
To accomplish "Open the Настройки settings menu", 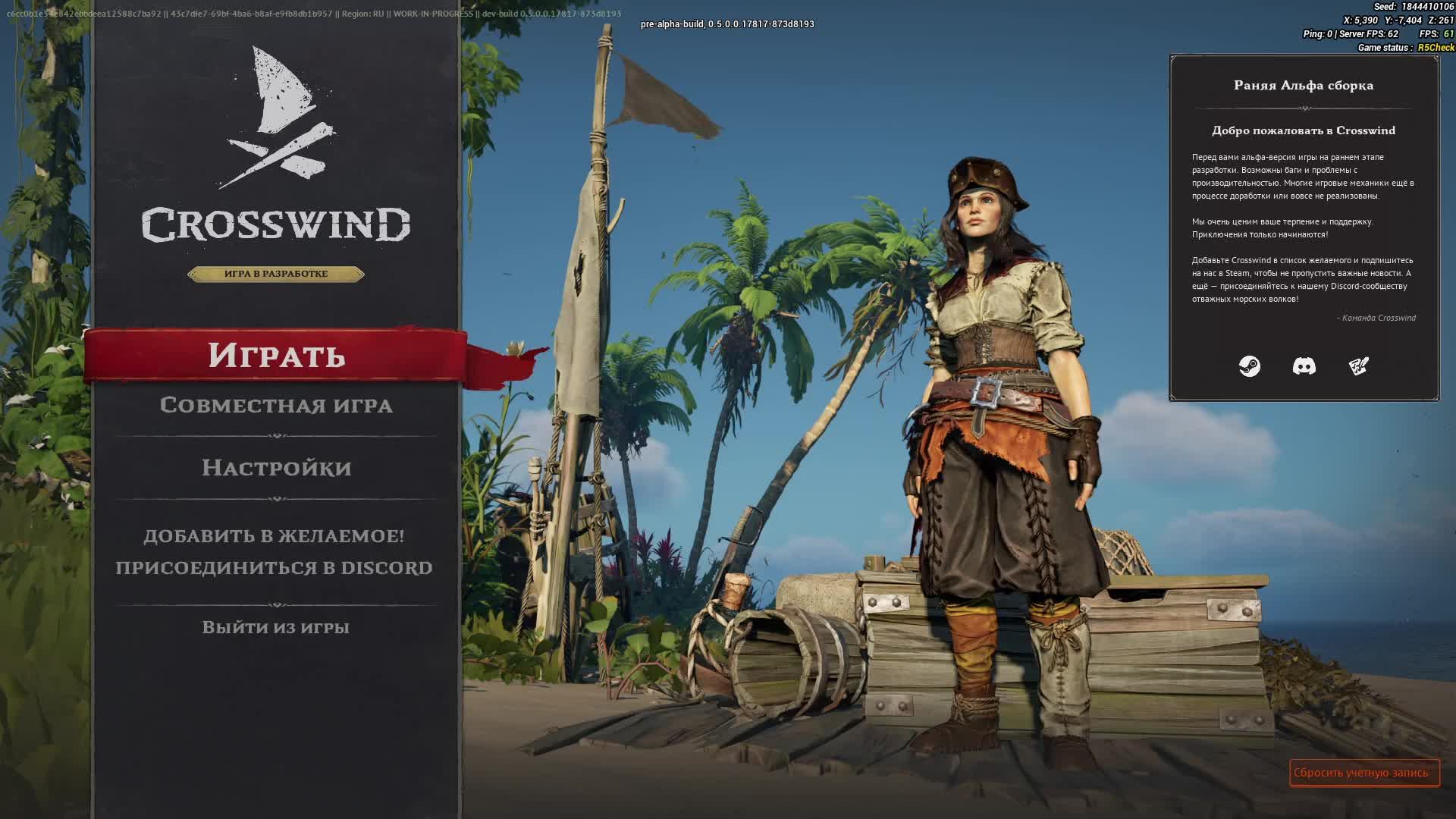I will (276, 467).
